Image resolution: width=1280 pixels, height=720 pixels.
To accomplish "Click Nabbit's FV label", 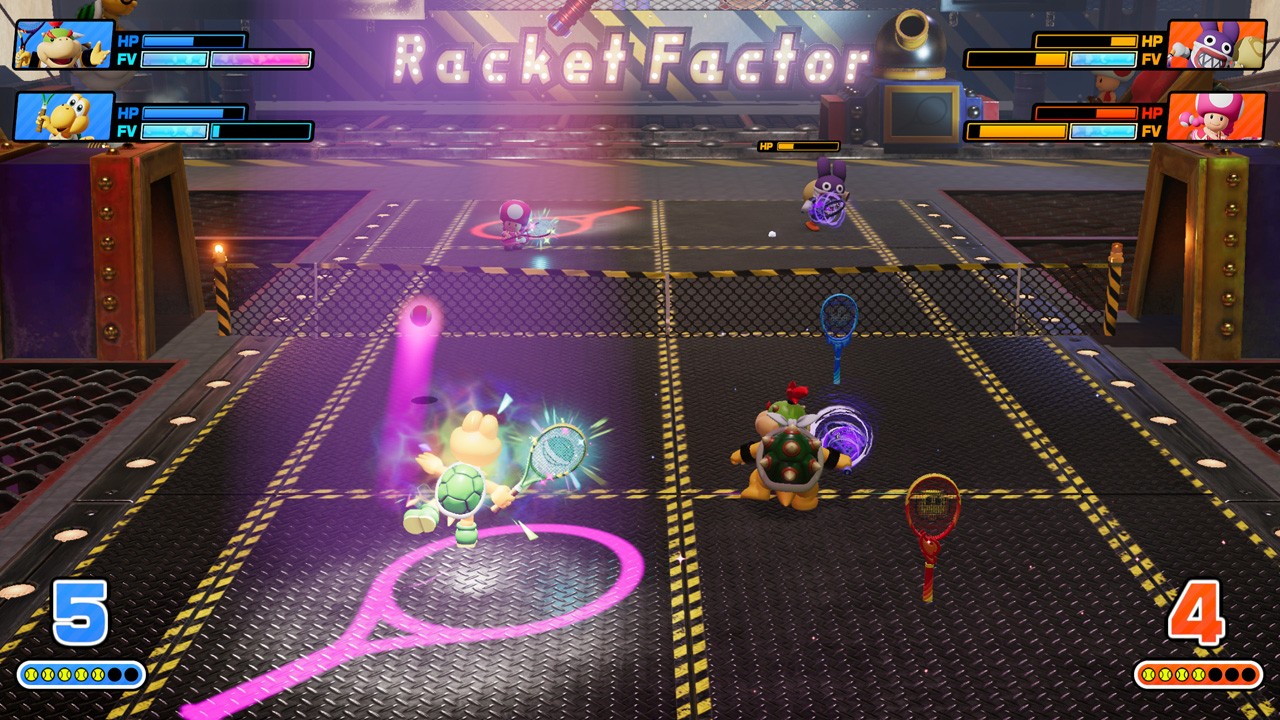I will [x=1153, y=58].
